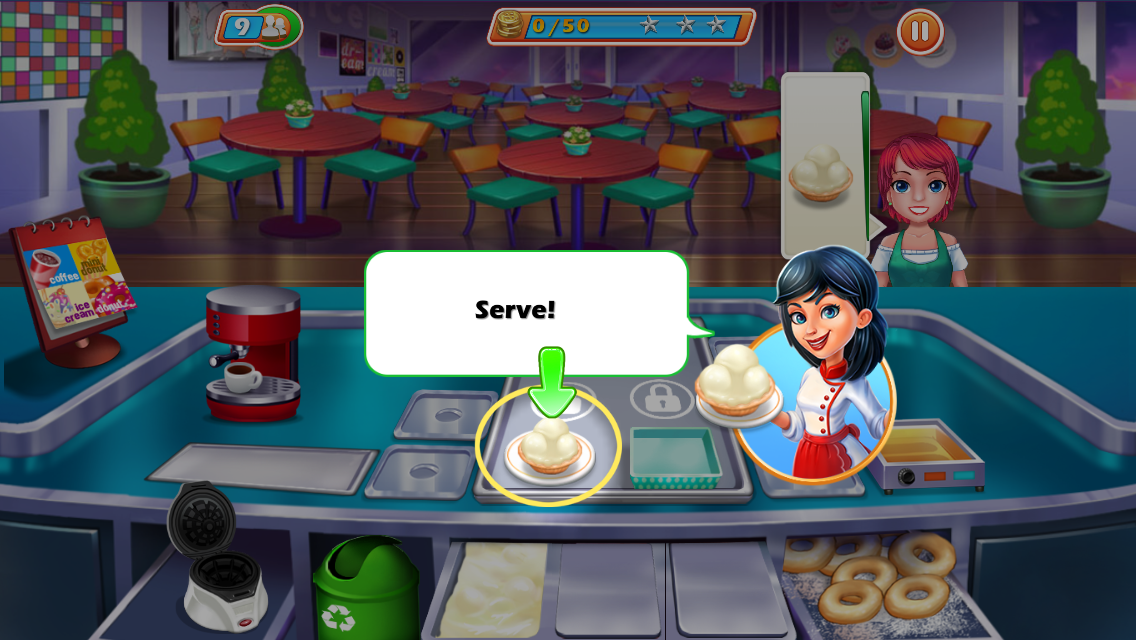This screenshot has height=640, width=1136.
Task: Pause the game with the orange button
Action: click(x=920, y=33)
